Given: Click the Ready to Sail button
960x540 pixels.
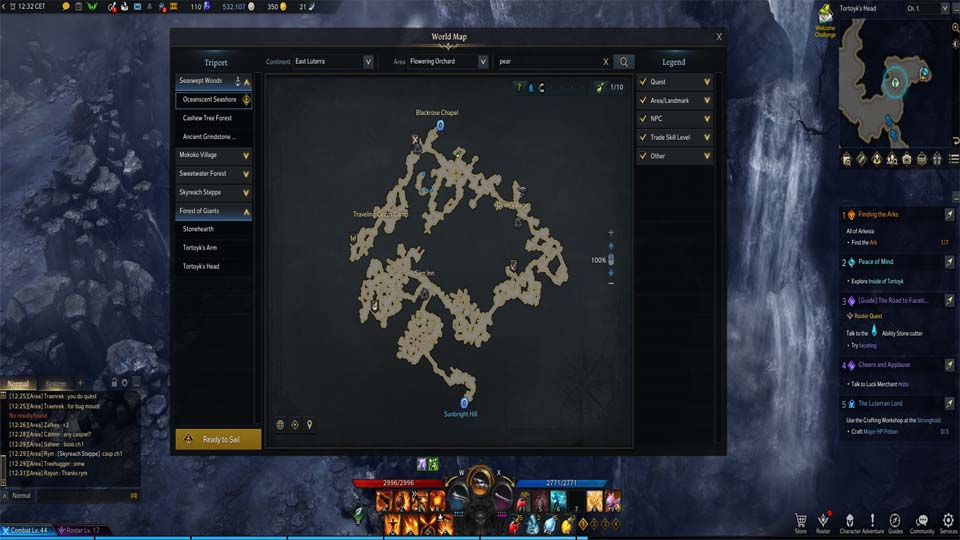Looking at the screenshot, I should click(218, 439).
